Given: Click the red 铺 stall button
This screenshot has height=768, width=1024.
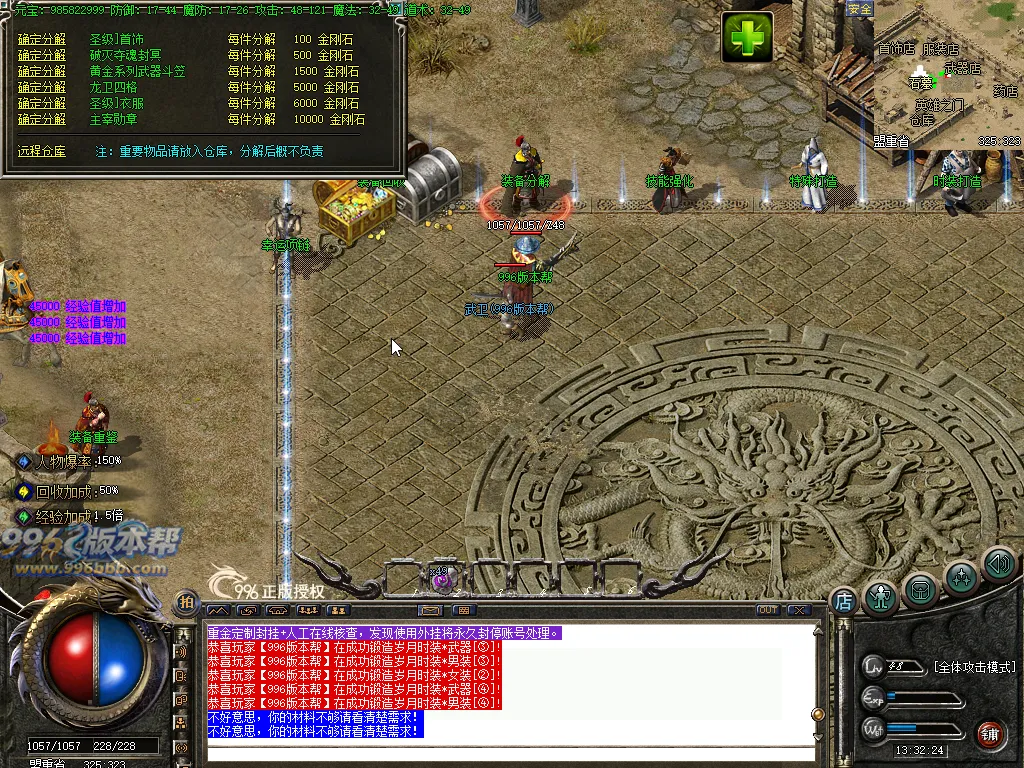Looking at the screenshot, I should click(990, 733).
